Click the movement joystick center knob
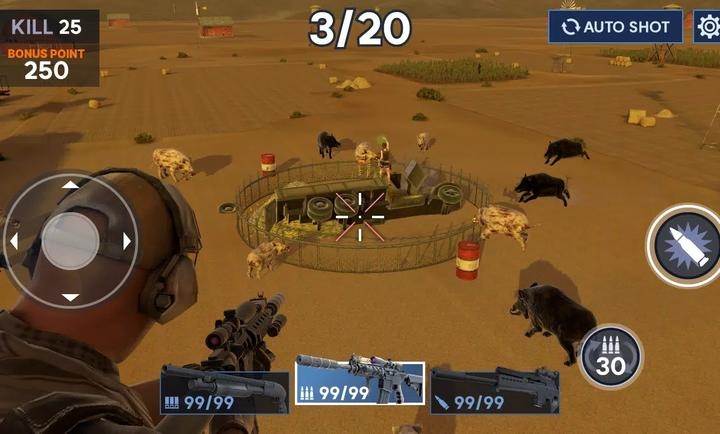Image resolution: width=720 pixels, height=434 pixels. [70, 240]
